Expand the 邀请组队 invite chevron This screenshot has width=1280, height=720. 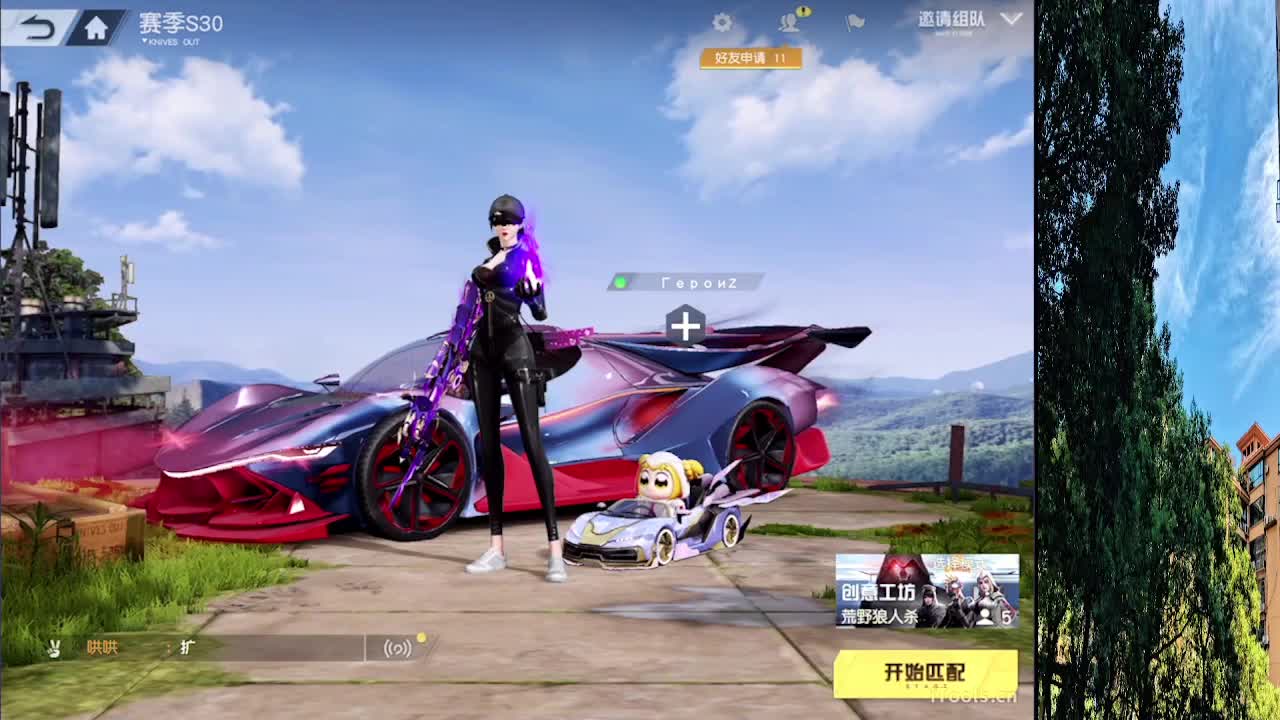tap(1012, 17)
